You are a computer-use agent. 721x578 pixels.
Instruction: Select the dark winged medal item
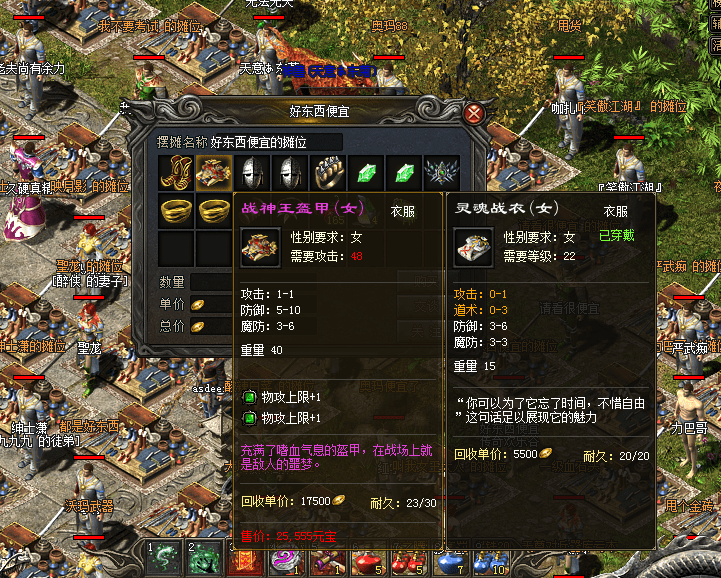coord(439,172)
